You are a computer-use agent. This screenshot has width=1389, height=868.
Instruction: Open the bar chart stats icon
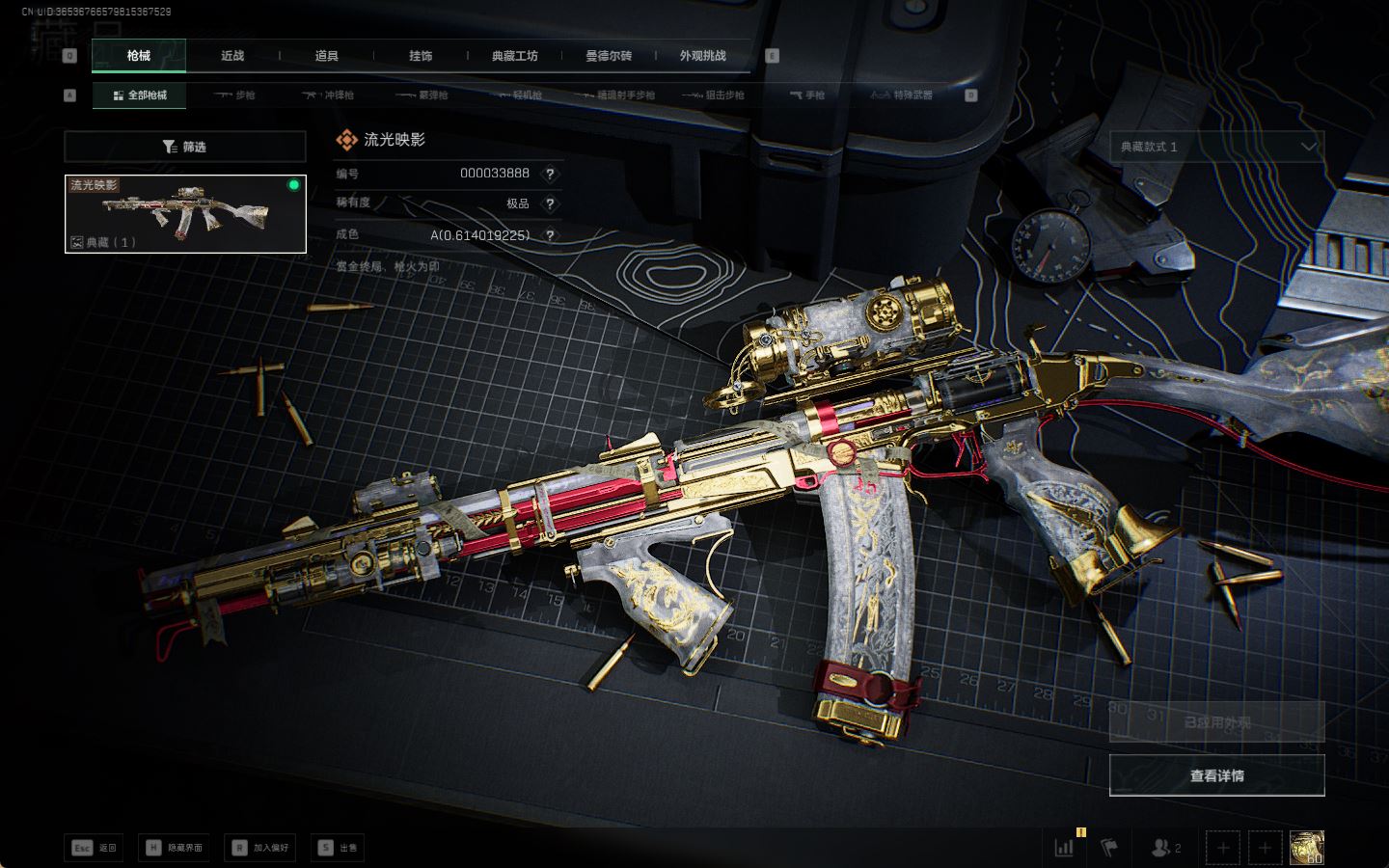(x=1065, y=848)
